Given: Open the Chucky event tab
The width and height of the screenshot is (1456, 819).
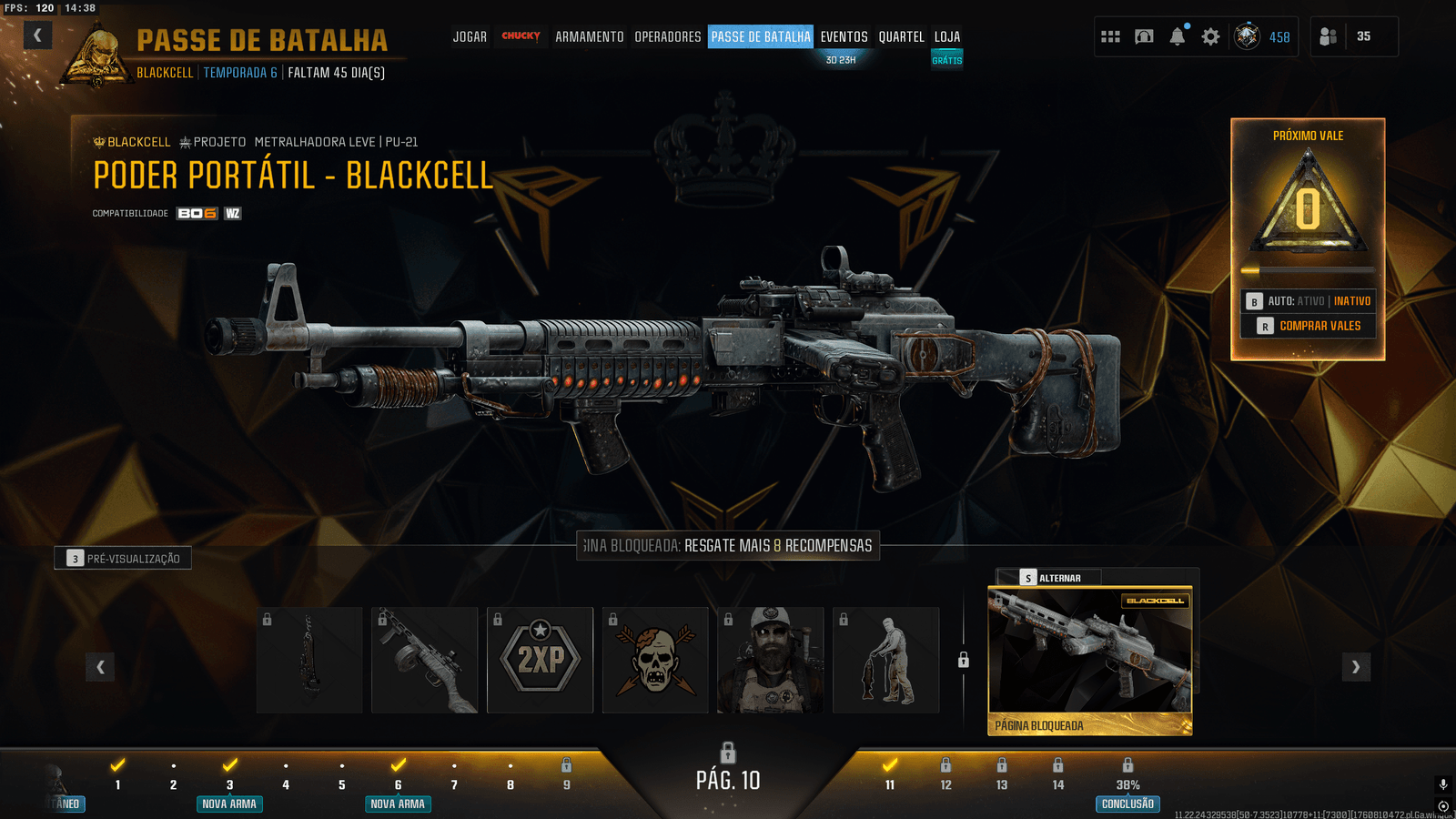Looking at the screenshot, I should coord(521,36).
